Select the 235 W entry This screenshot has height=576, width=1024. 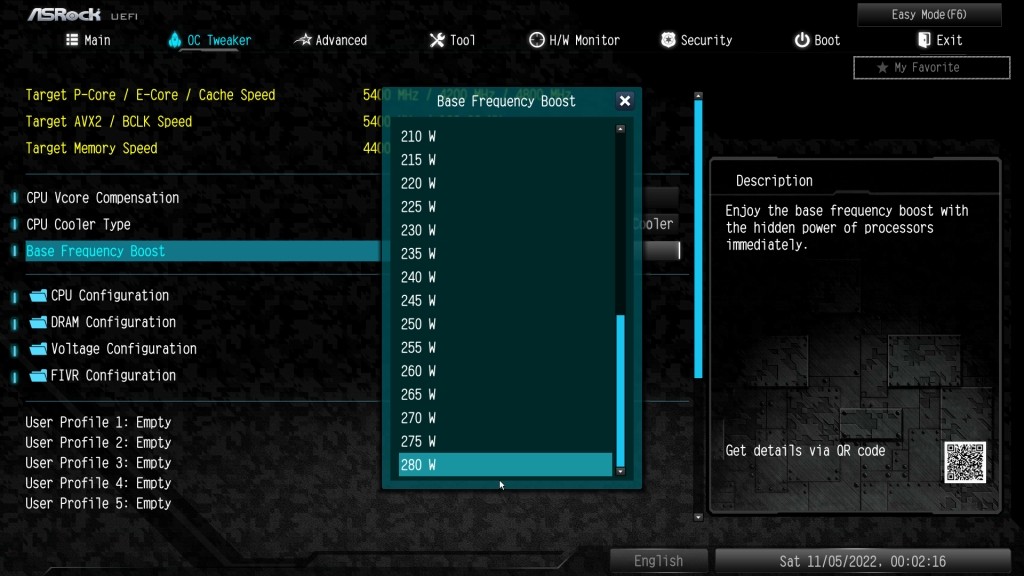pyautogui.click(x=505, y=254)
